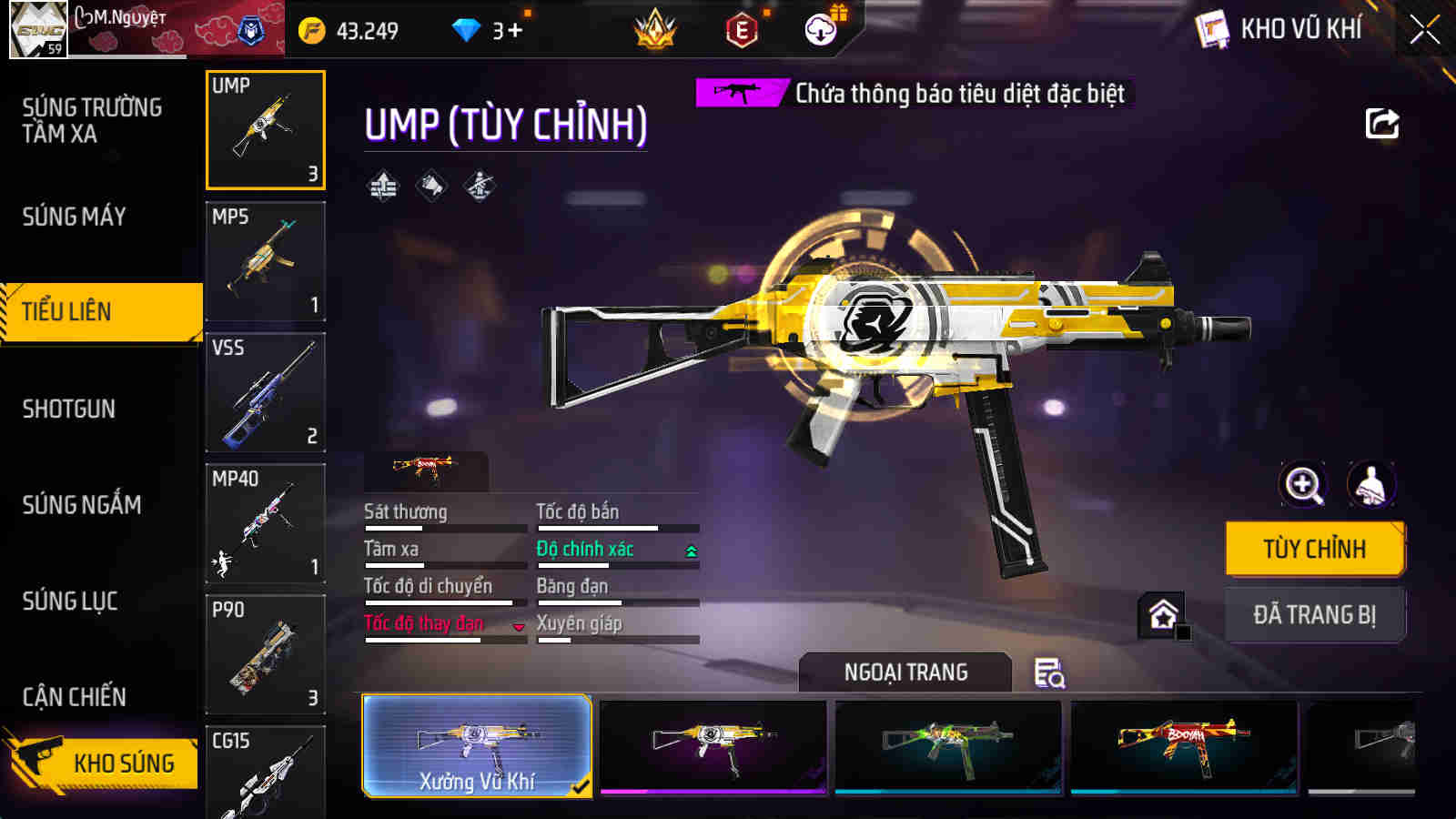Add diamonds with the plus button
Image resolution: width=1456 pixels, height=819 pixels.
tap(515, 31)
